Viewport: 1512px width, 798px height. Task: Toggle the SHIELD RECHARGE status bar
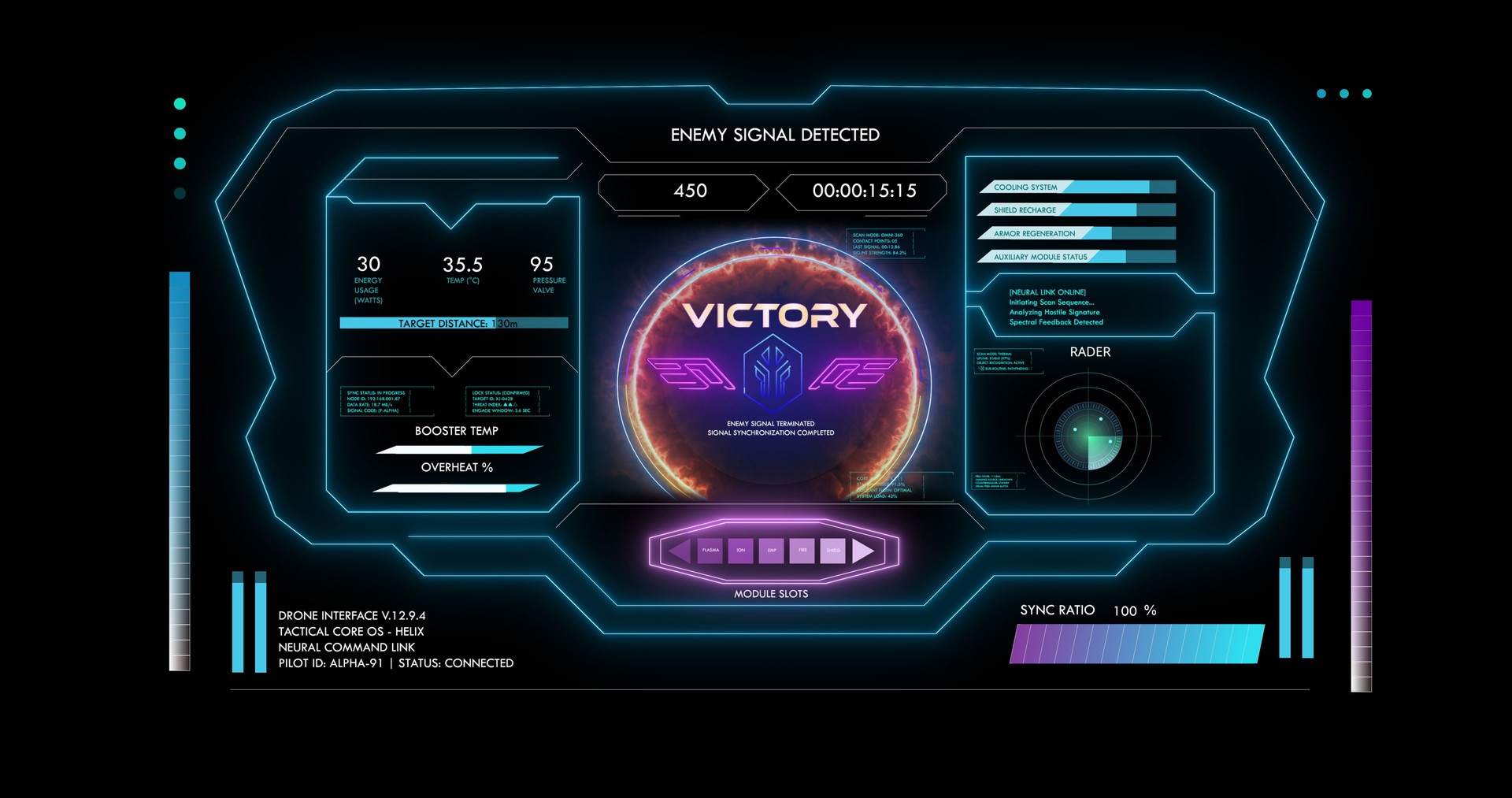(x=1077, y=210)
